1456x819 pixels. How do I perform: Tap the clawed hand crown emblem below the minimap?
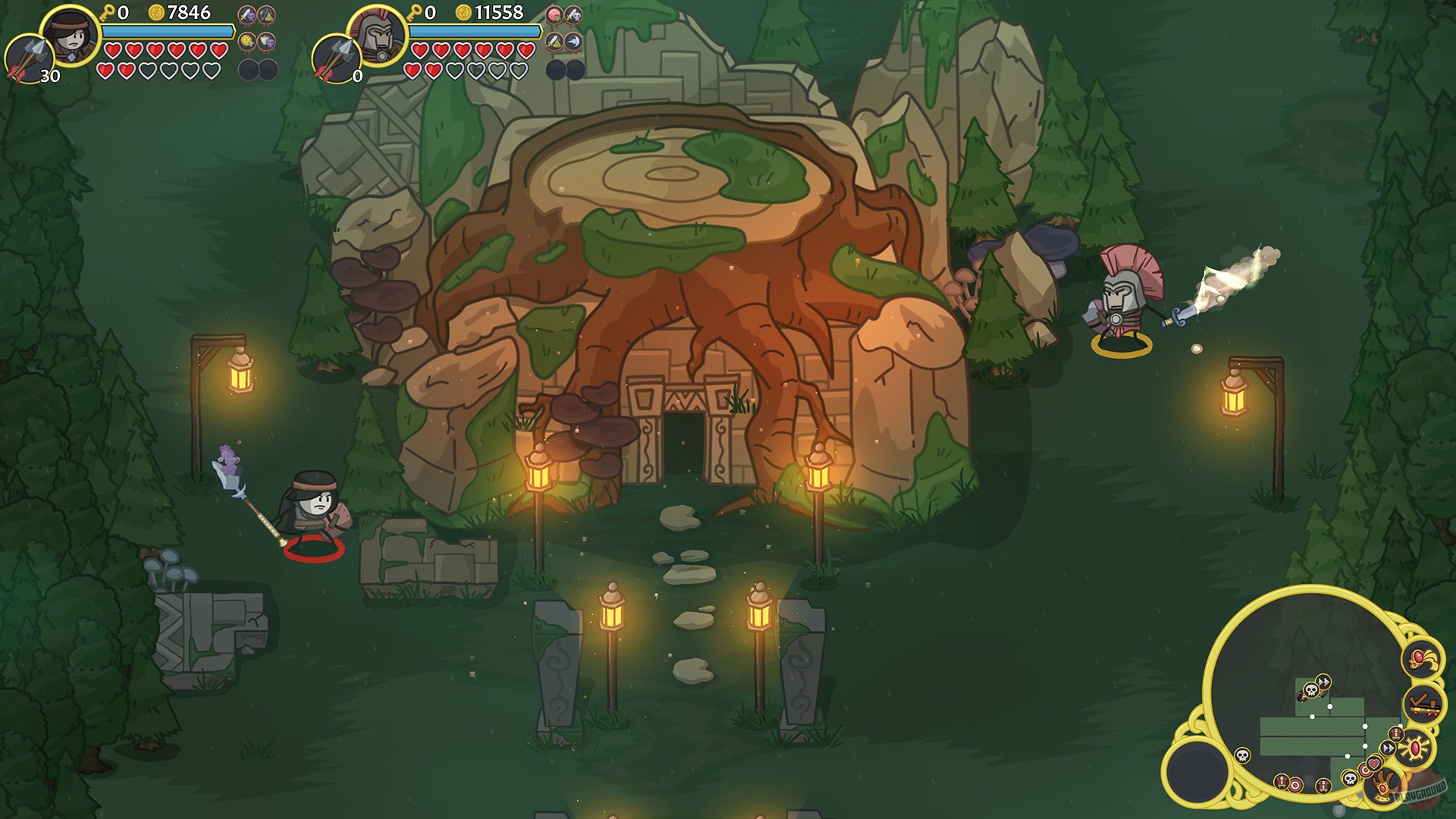[x=1385, y=785]
